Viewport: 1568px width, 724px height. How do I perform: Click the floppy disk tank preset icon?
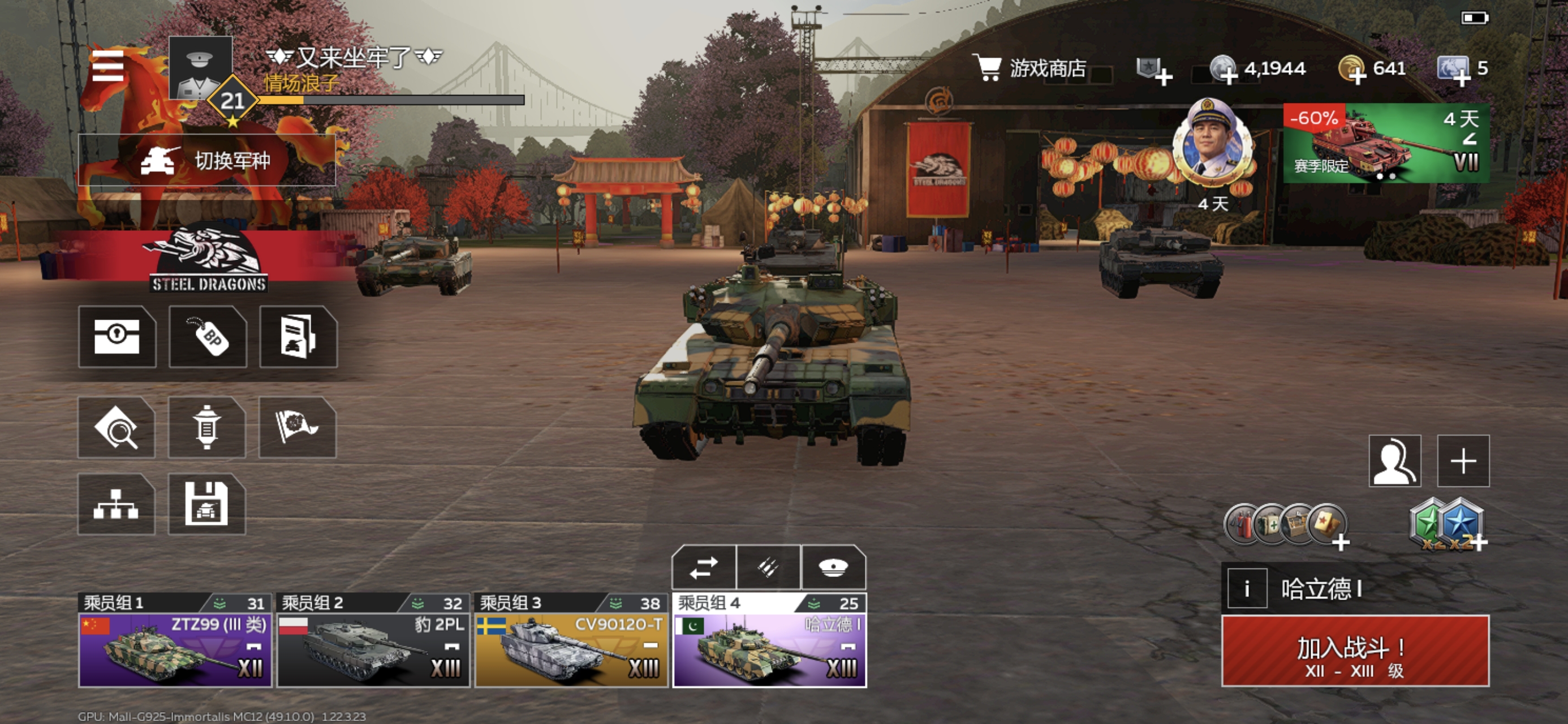click(x=206, y=504)
